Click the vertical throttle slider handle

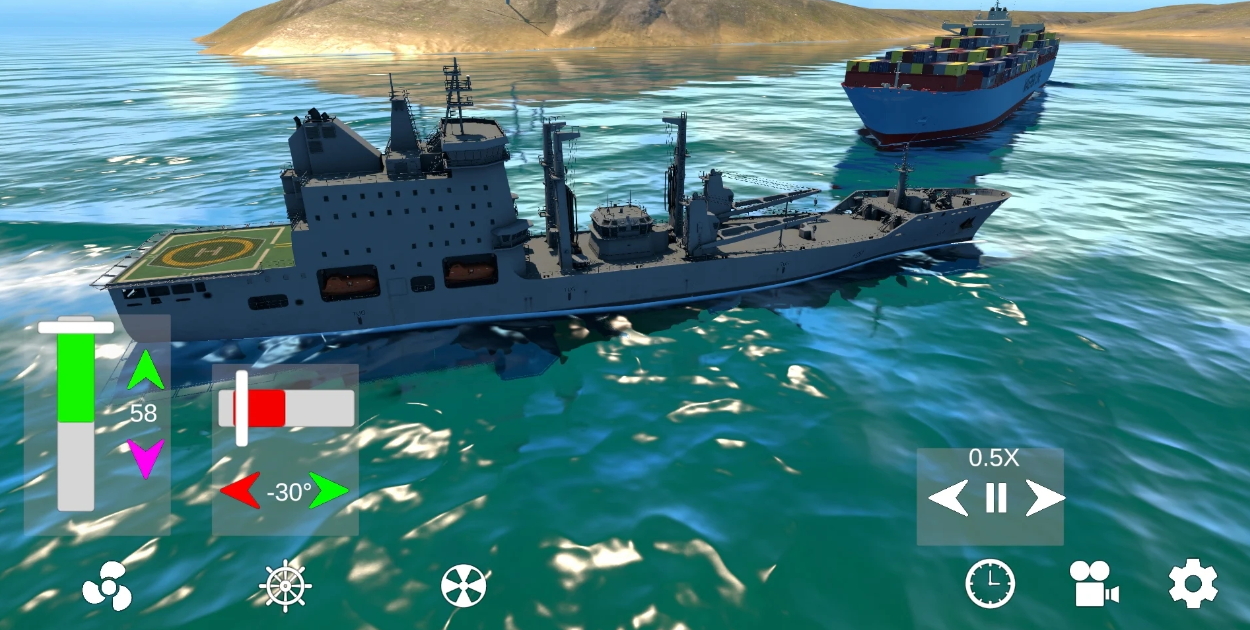pyautogui.click(x=76, y=327)
